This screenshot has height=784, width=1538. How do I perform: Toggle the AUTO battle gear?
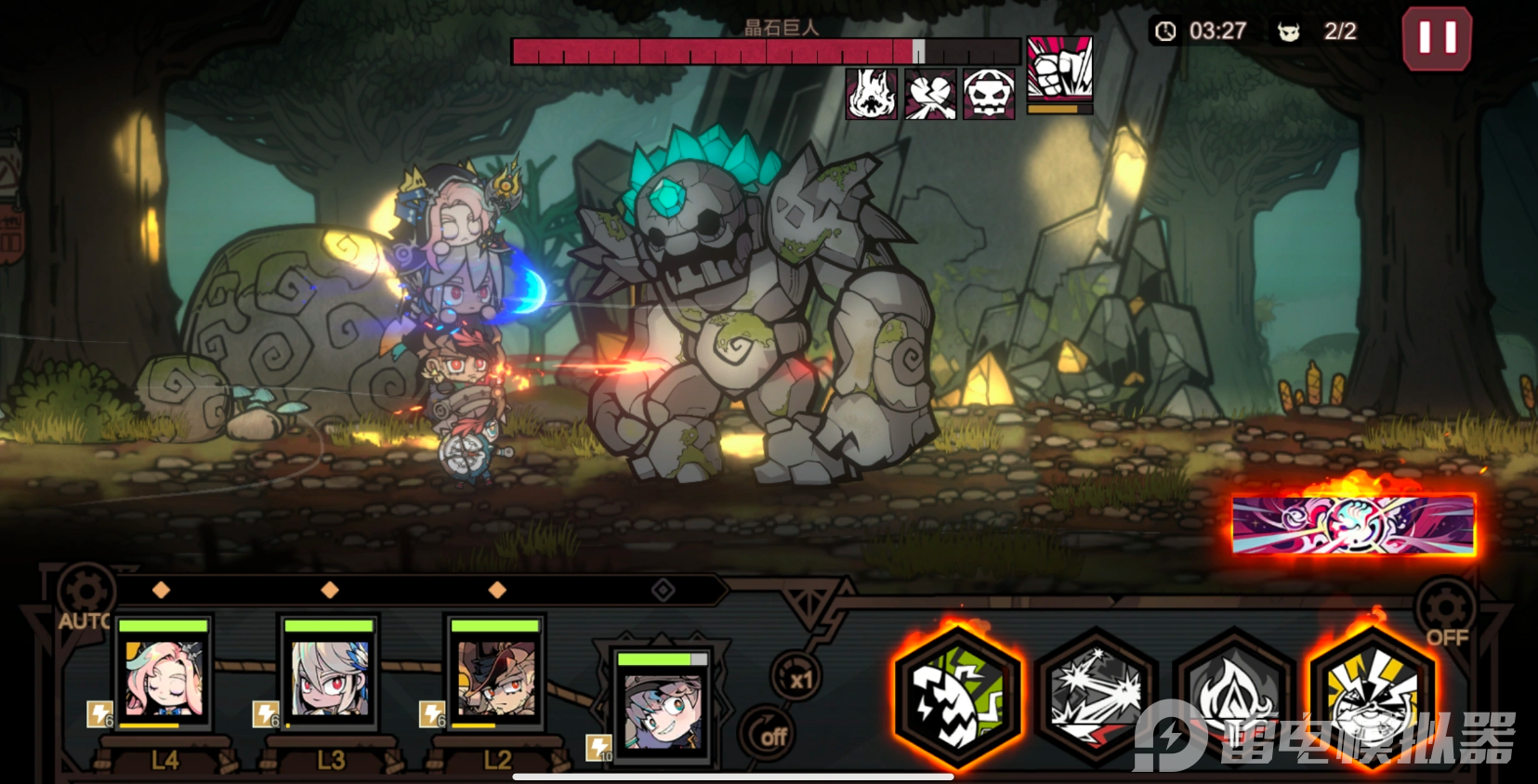click(x=85, y=594)
